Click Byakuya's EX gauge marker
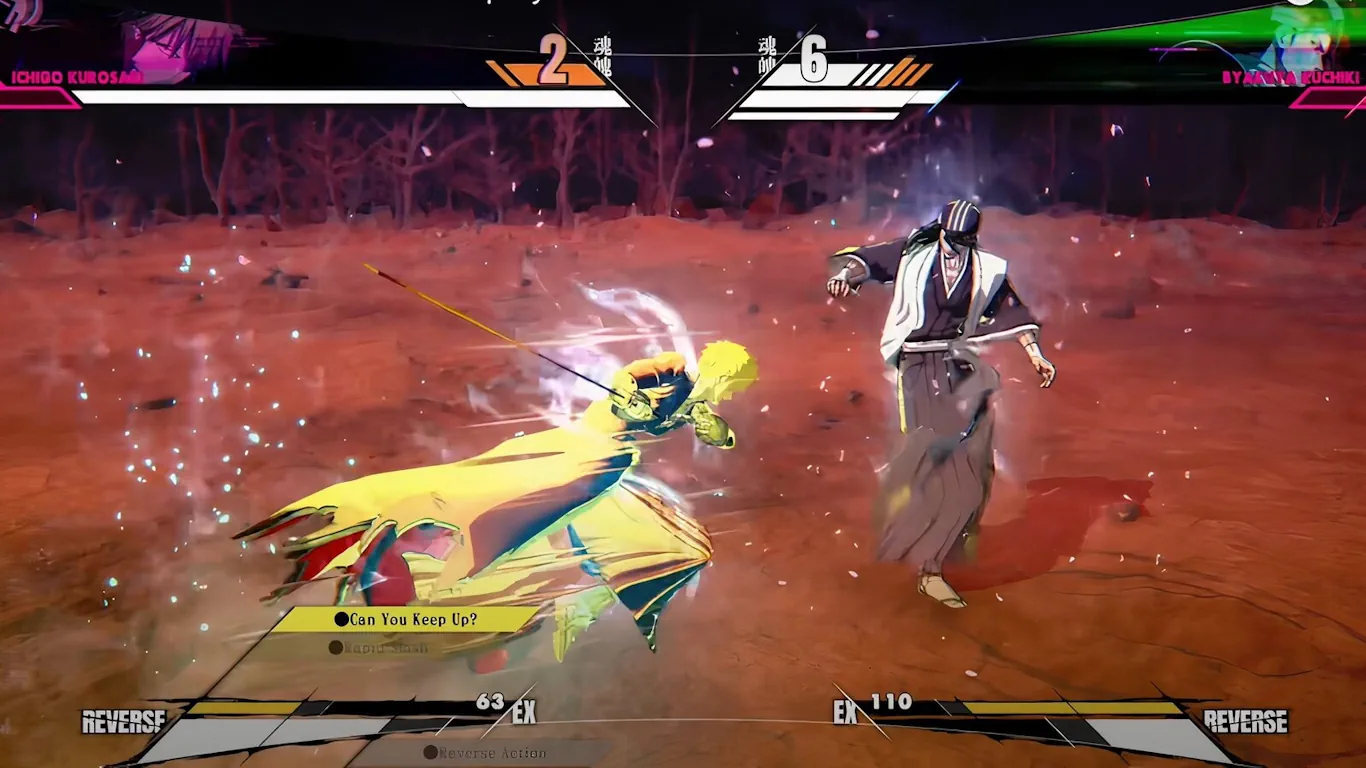This screenshot has width=1366, height=768. [x=845, y=713]
